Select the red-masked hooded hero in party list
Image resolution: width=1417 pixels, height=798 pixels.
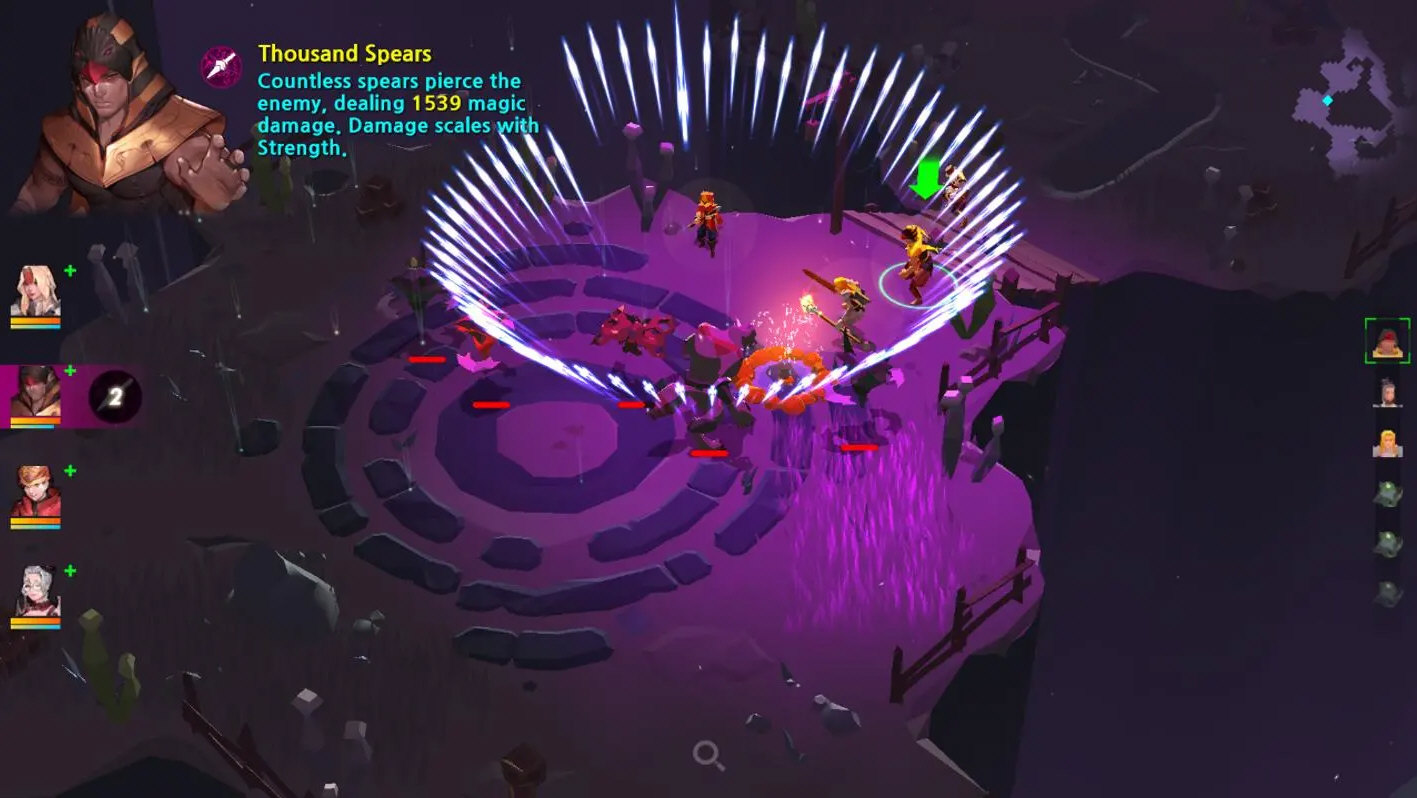pos(36,394)
